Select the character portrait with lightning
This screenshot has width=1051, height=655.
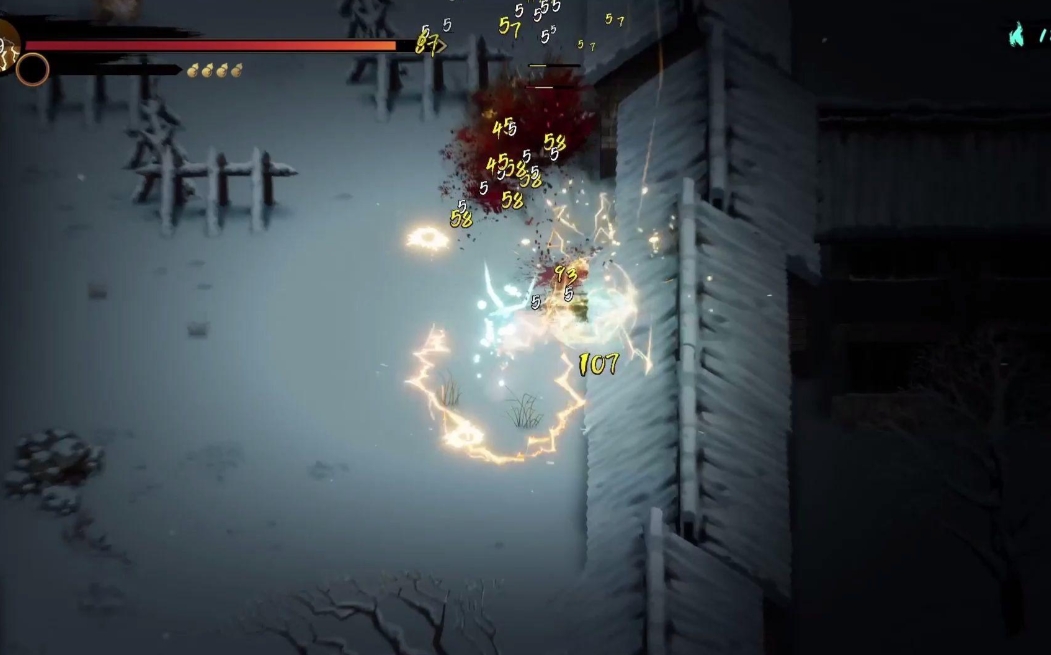click(7, 45)
